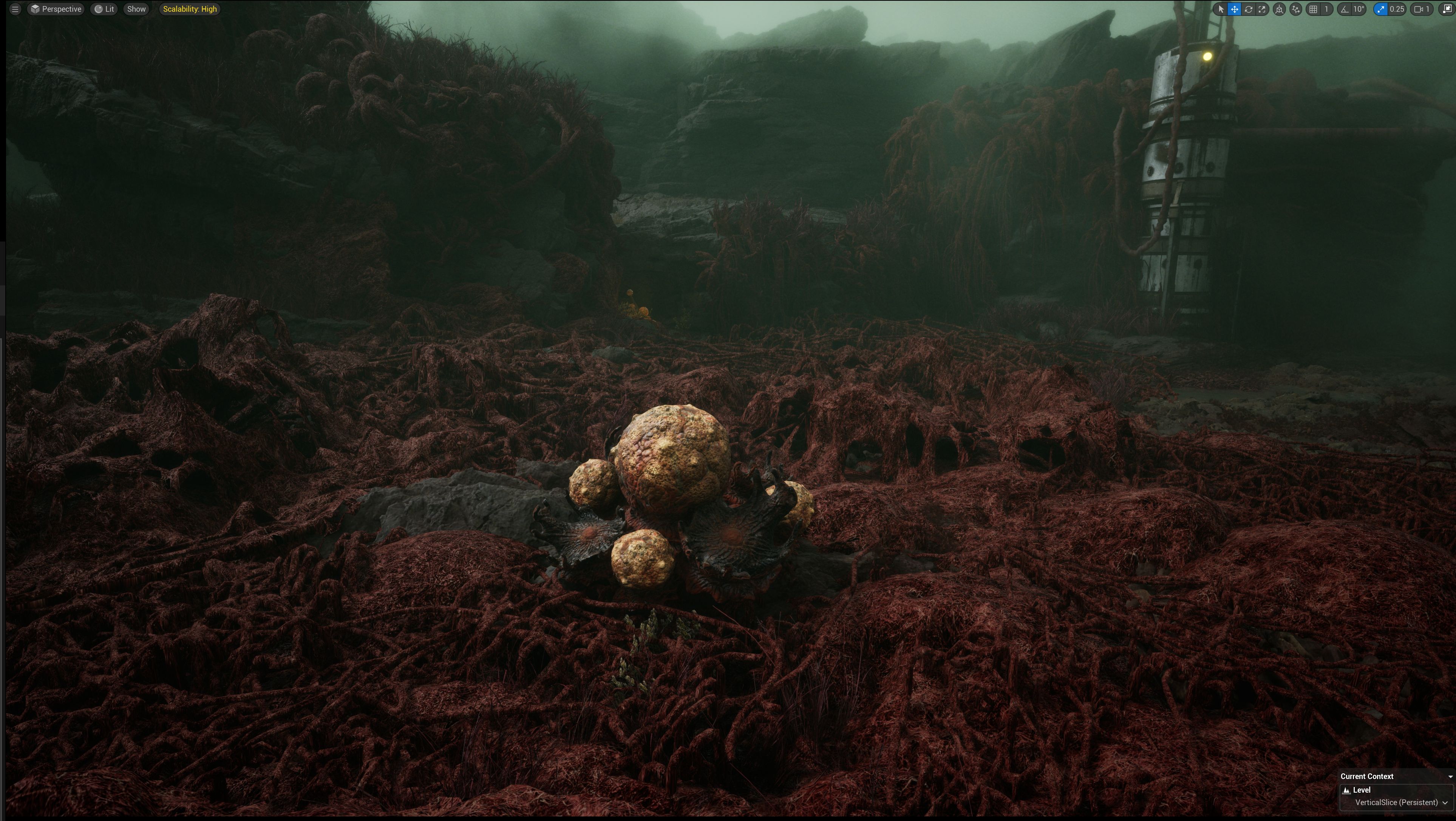
Task: Maximize or restore the viewport
Action: 1448,9
